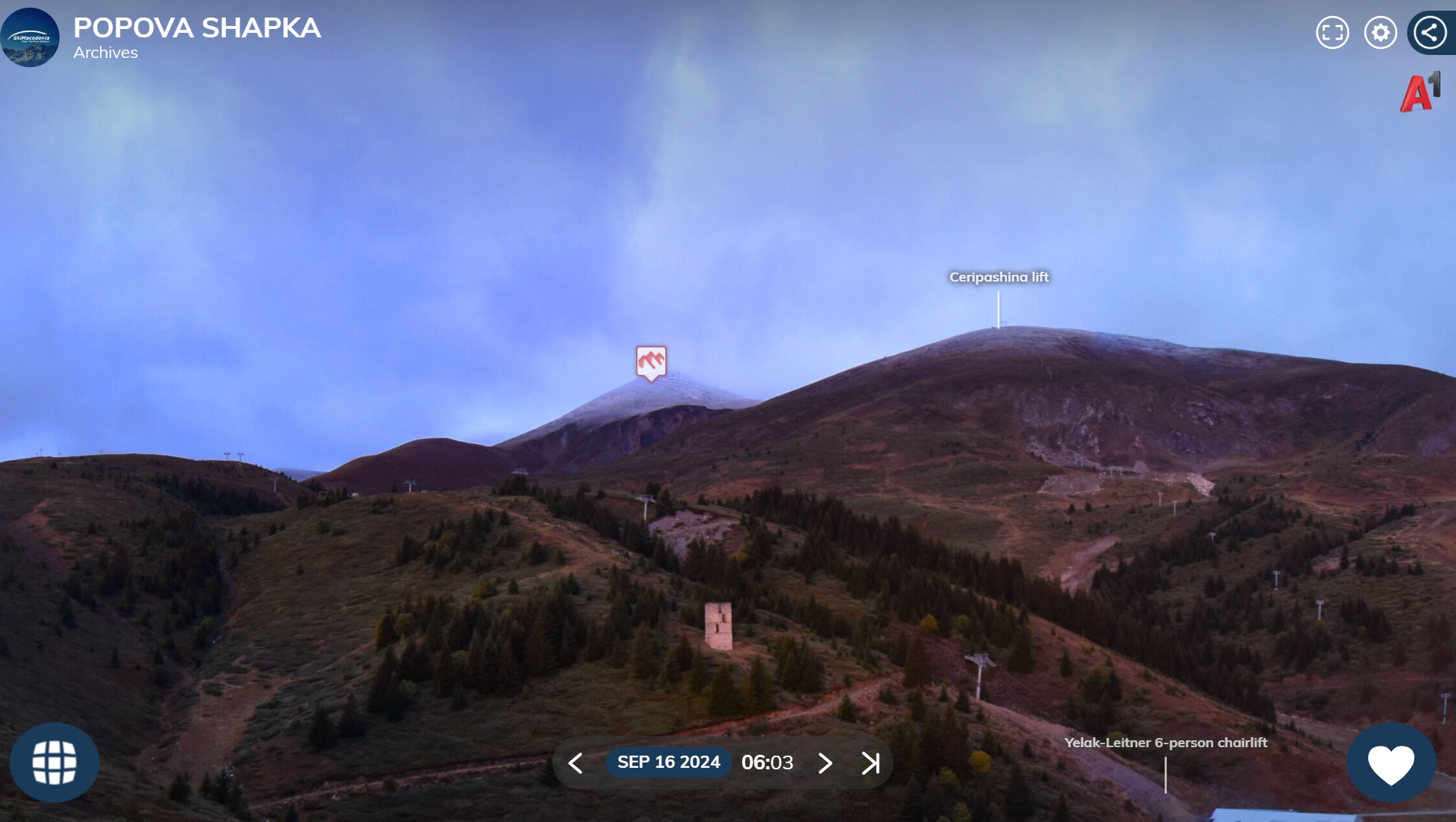Open the grid menu button
The height and width of the screenshot is (822, 1456).
pos(54,762)
